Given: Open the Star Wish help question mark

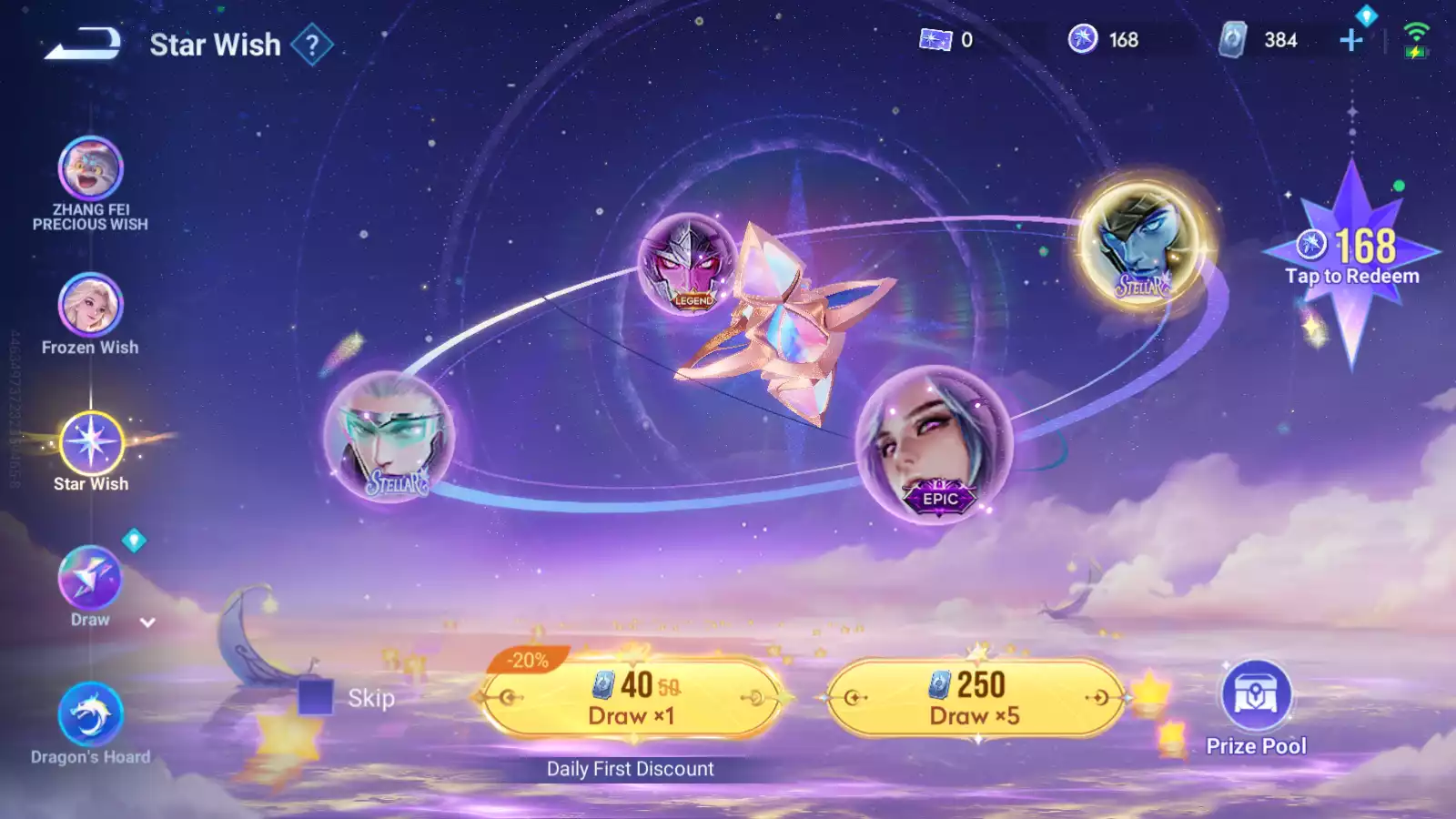Looking at the screenshot, I should coord(312,45).
